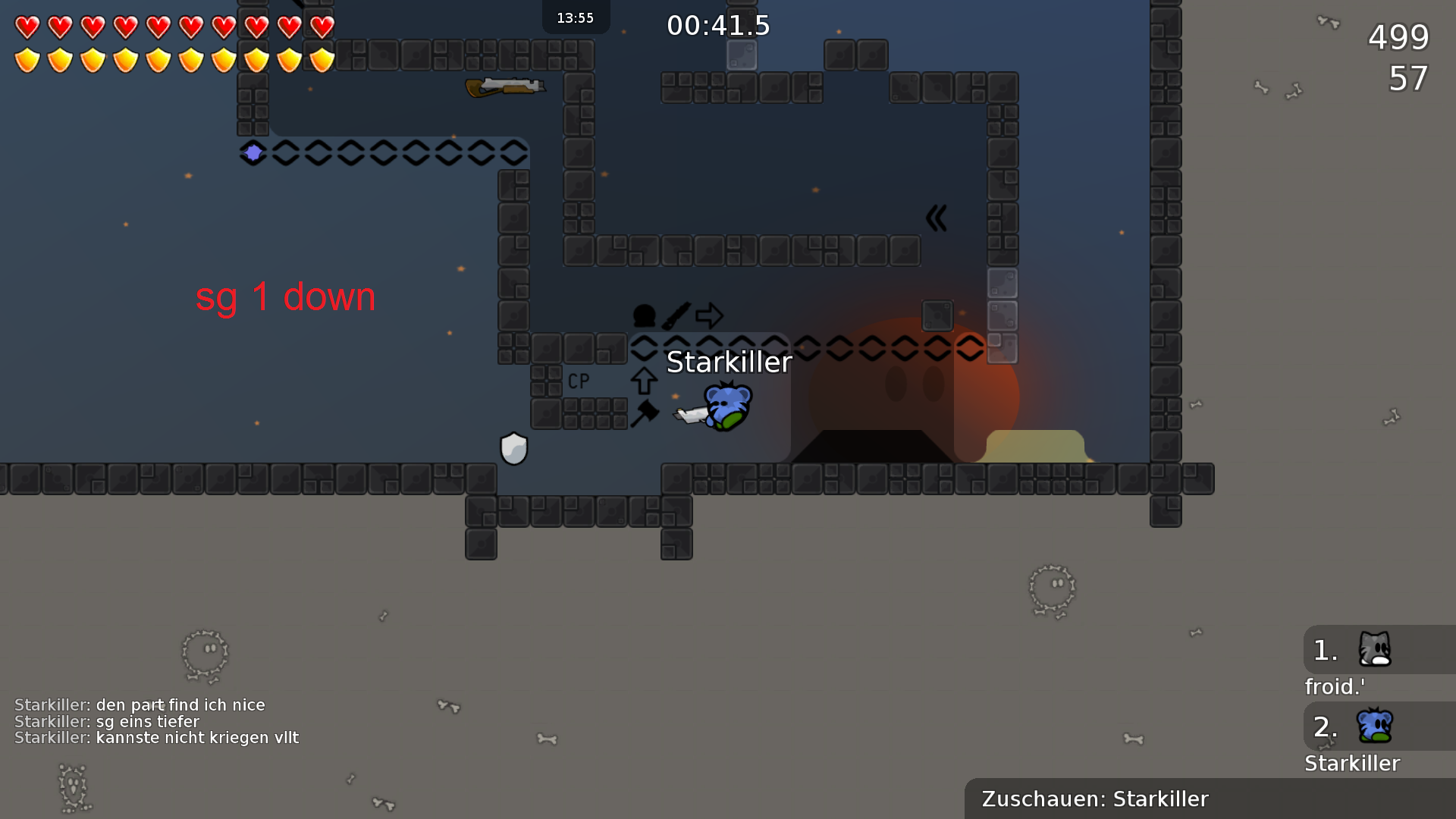This screenshot has height=819, width=1456.
Task: Click the 13:55 time badge at top
Action: point(576,17)
